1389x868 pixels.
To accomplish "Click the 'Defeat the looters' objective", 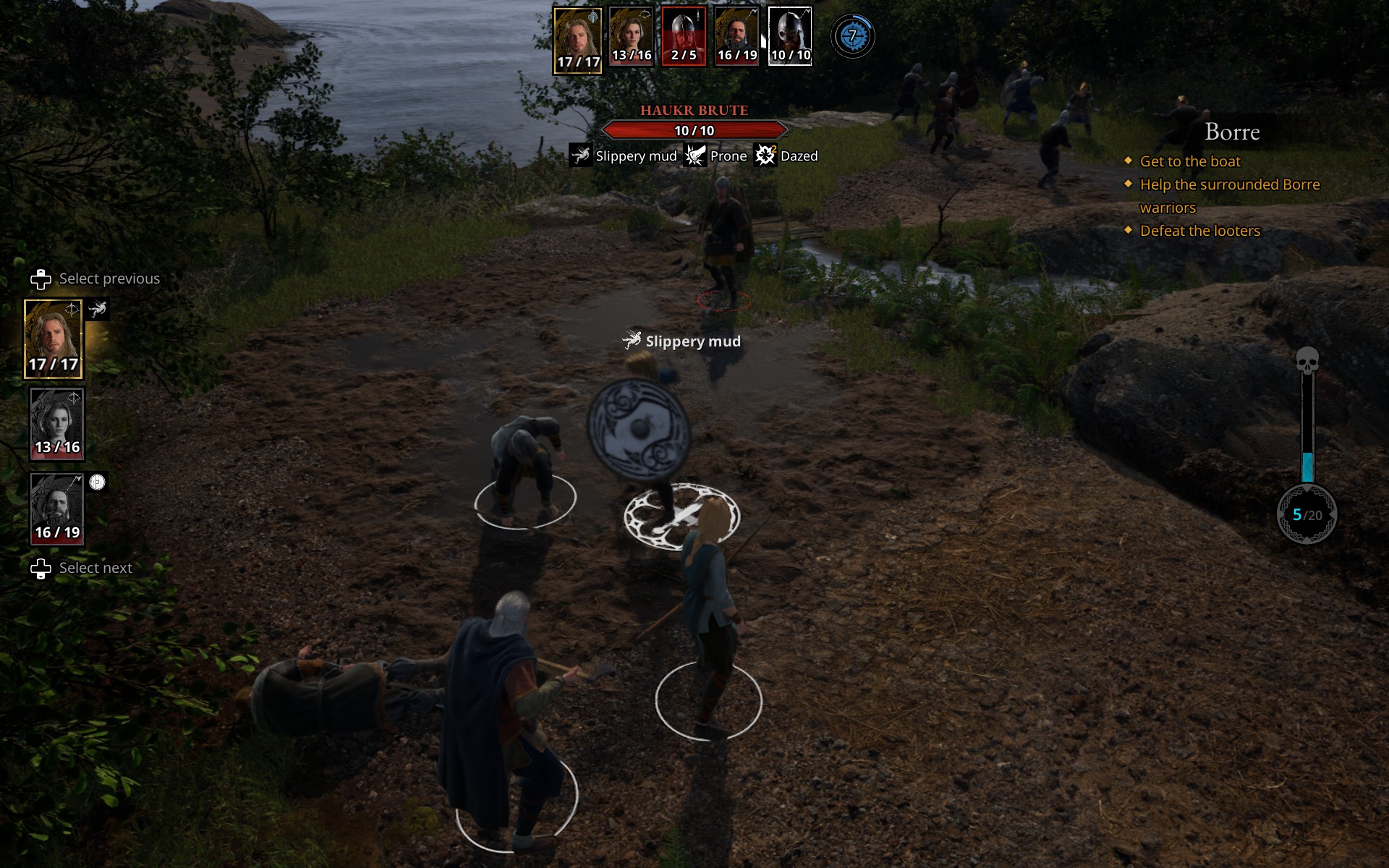I will (1199, 231).
